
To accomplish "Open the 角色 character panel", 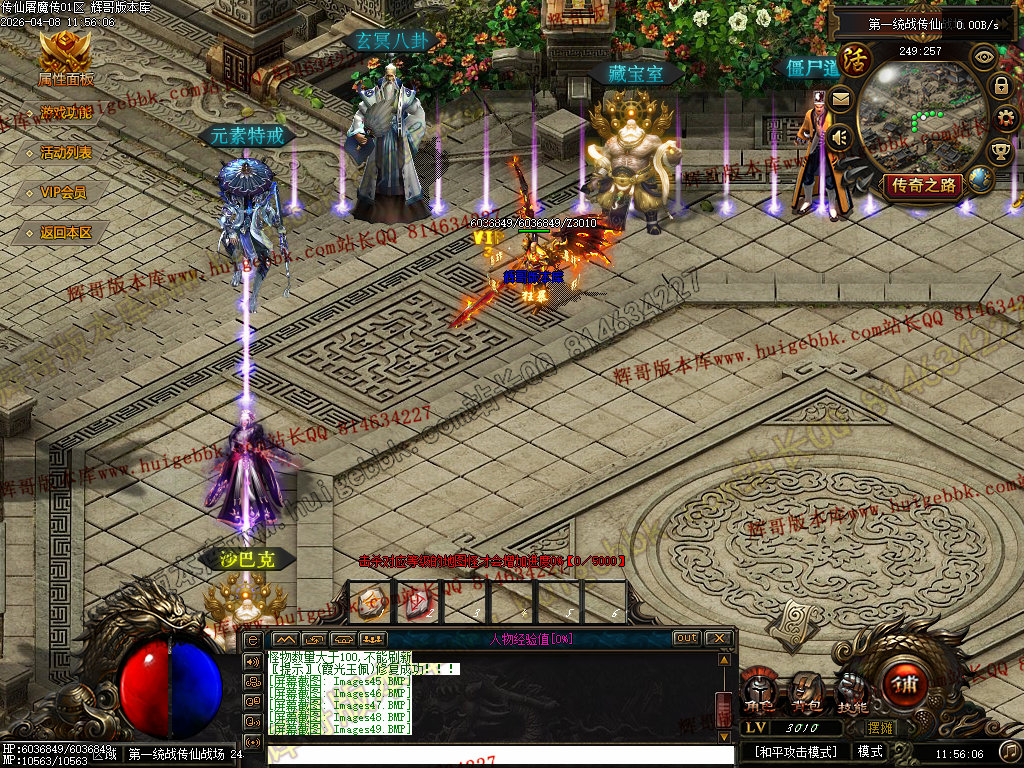I will [759, 695].
